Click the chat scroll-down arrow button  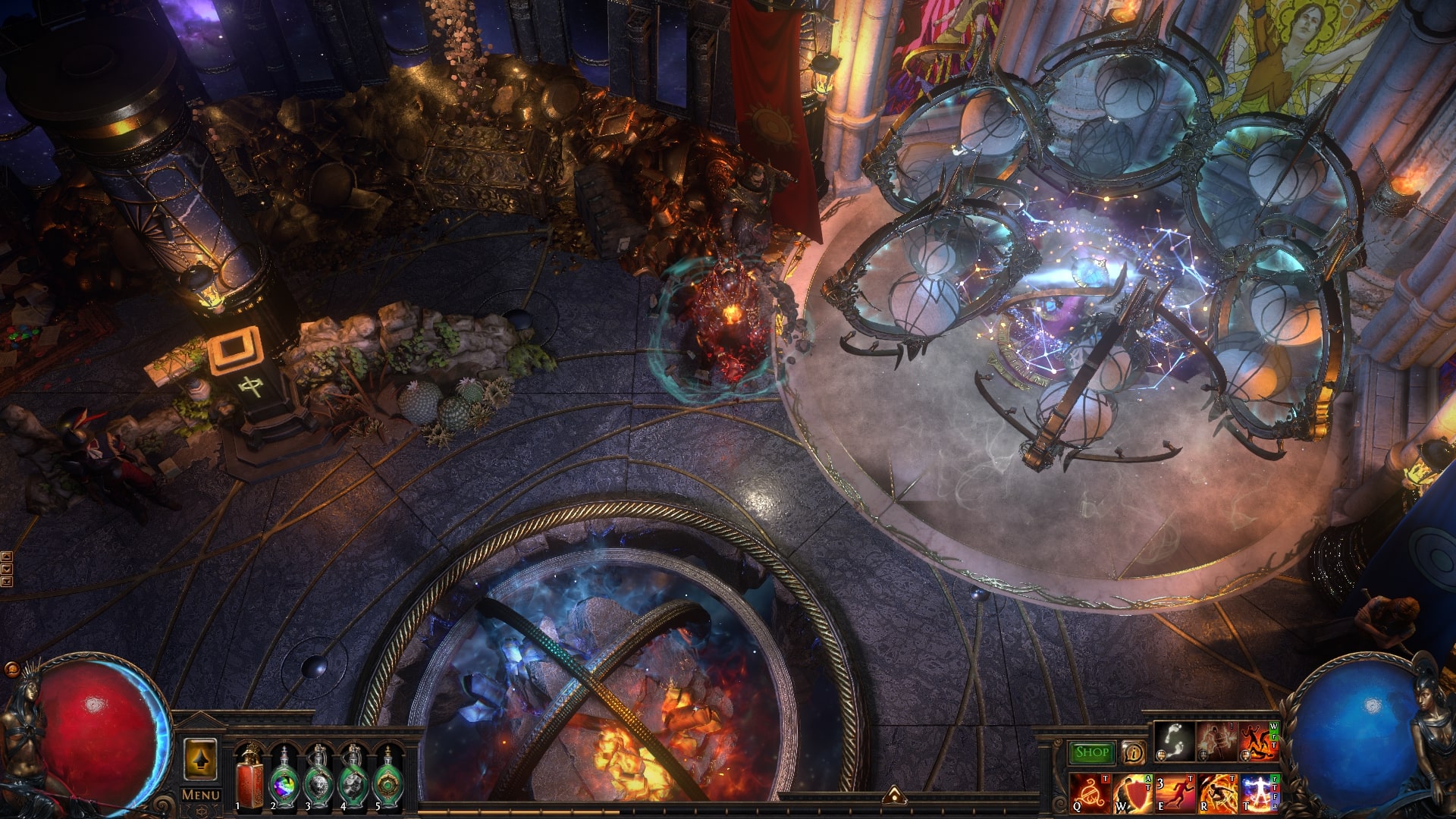point(7,569)
